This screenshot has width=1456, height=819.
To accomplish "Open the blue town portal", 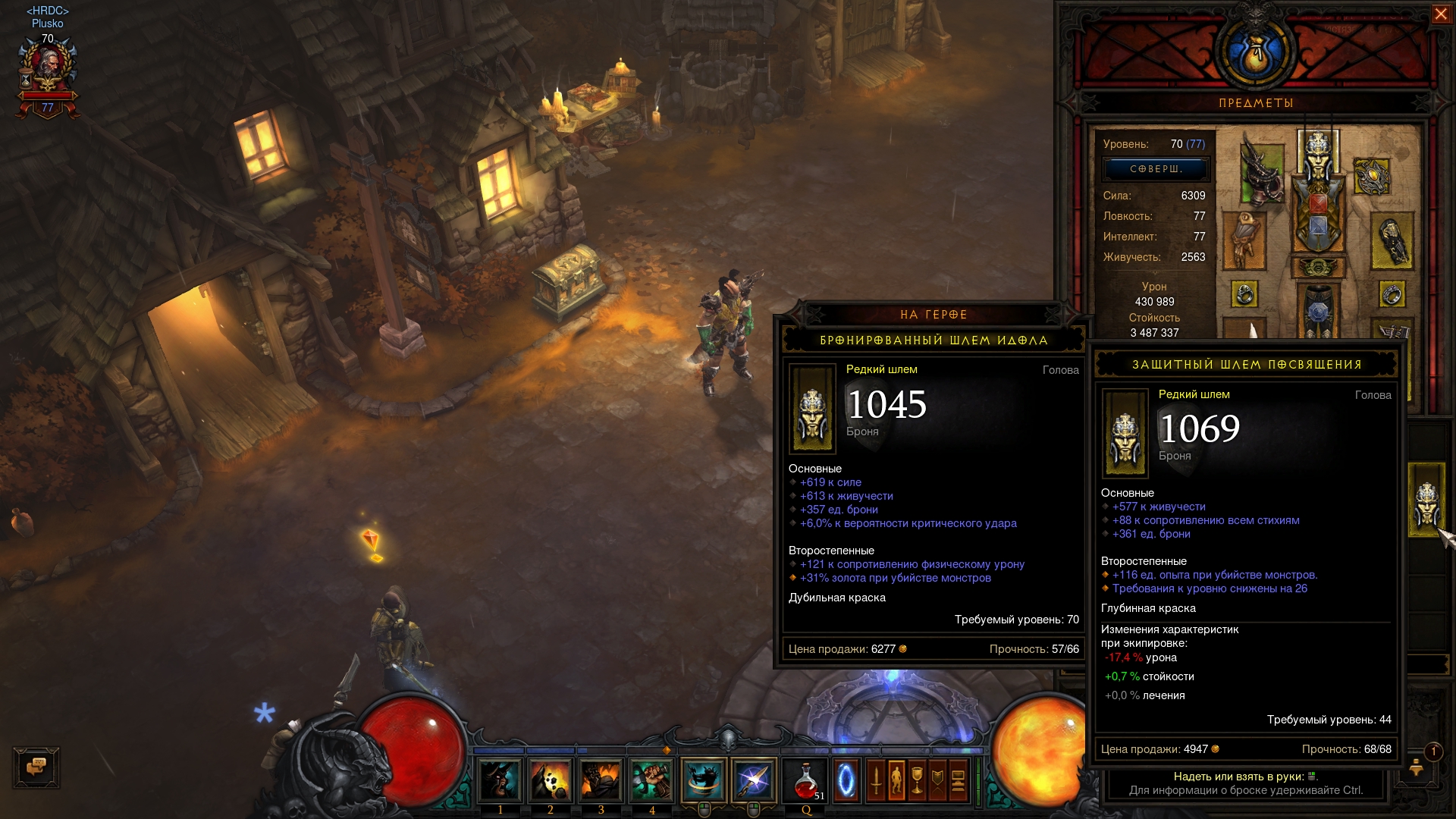I will pos(846,780).
